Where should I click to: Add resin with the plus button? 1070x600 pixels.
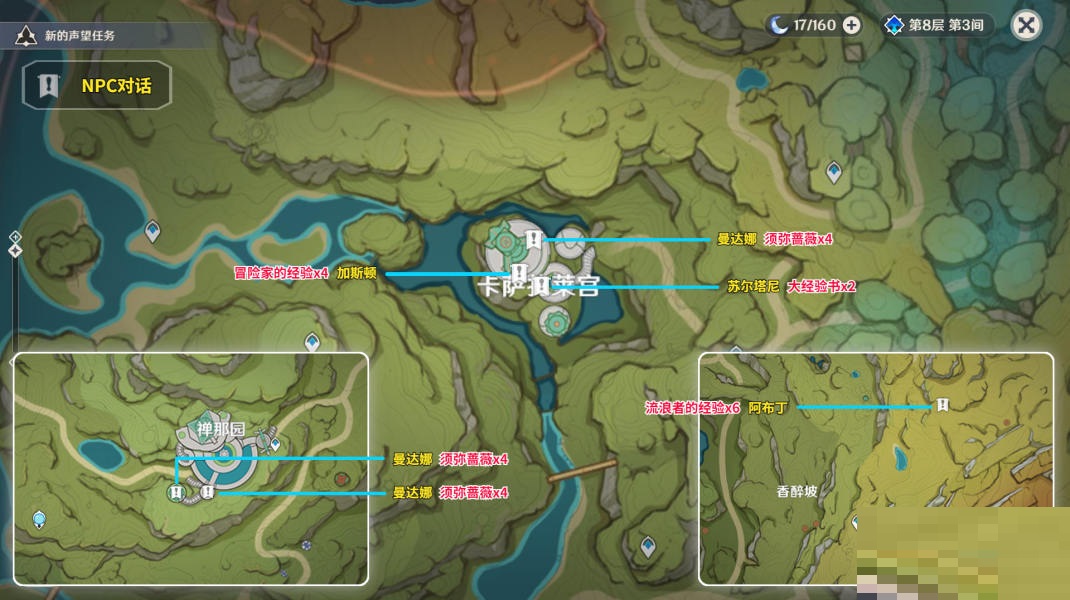tap(851, 25)
